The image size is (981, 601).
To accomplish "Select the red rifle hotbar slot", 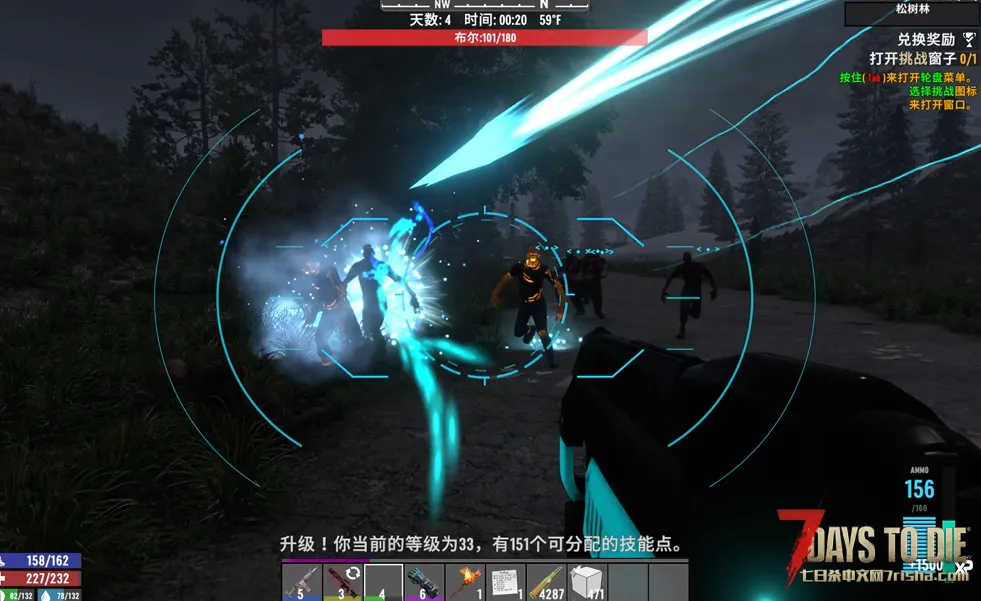I will point(343,582).
